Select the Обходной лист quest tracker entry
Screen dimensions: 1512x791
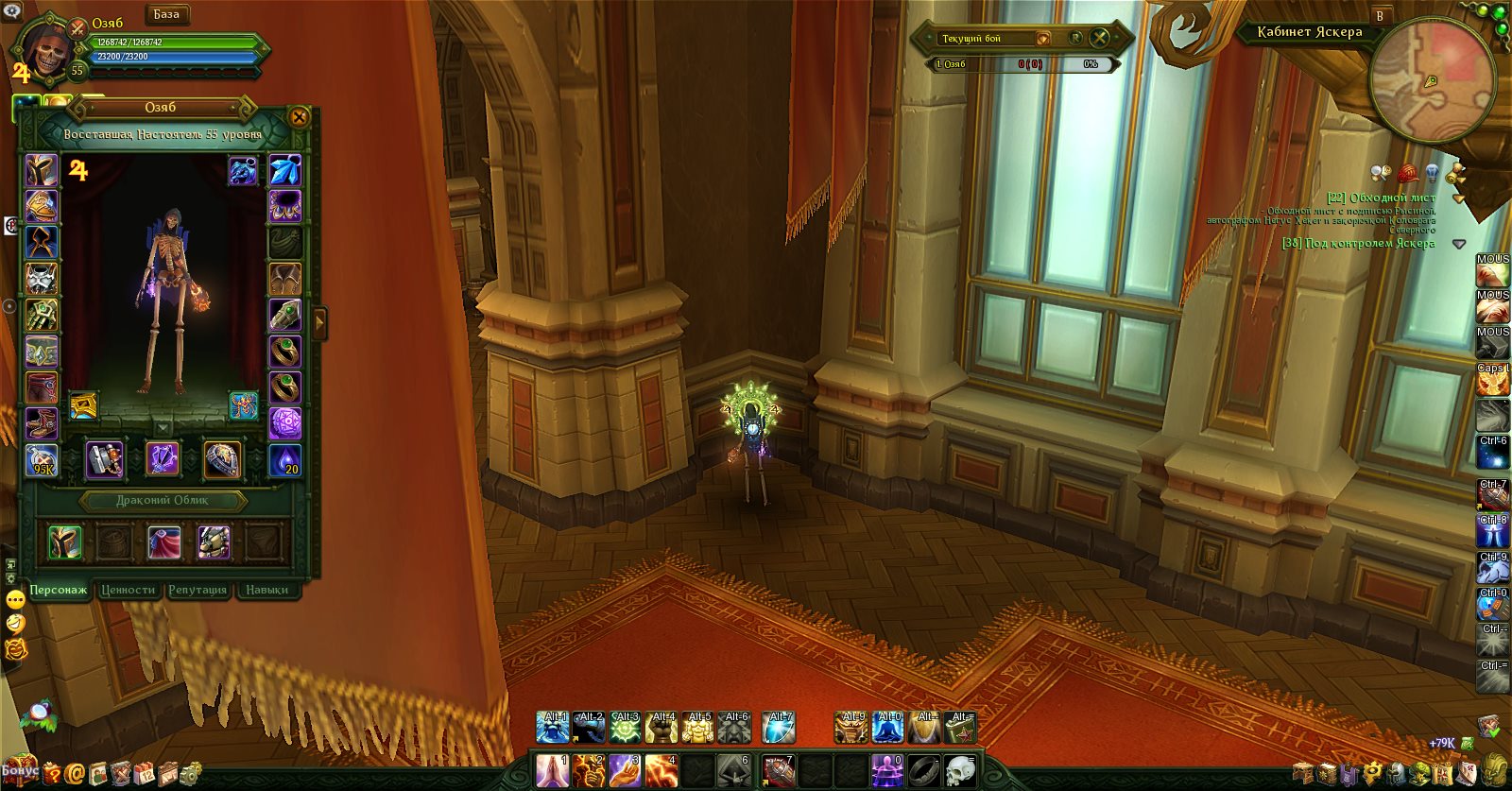1381,198
